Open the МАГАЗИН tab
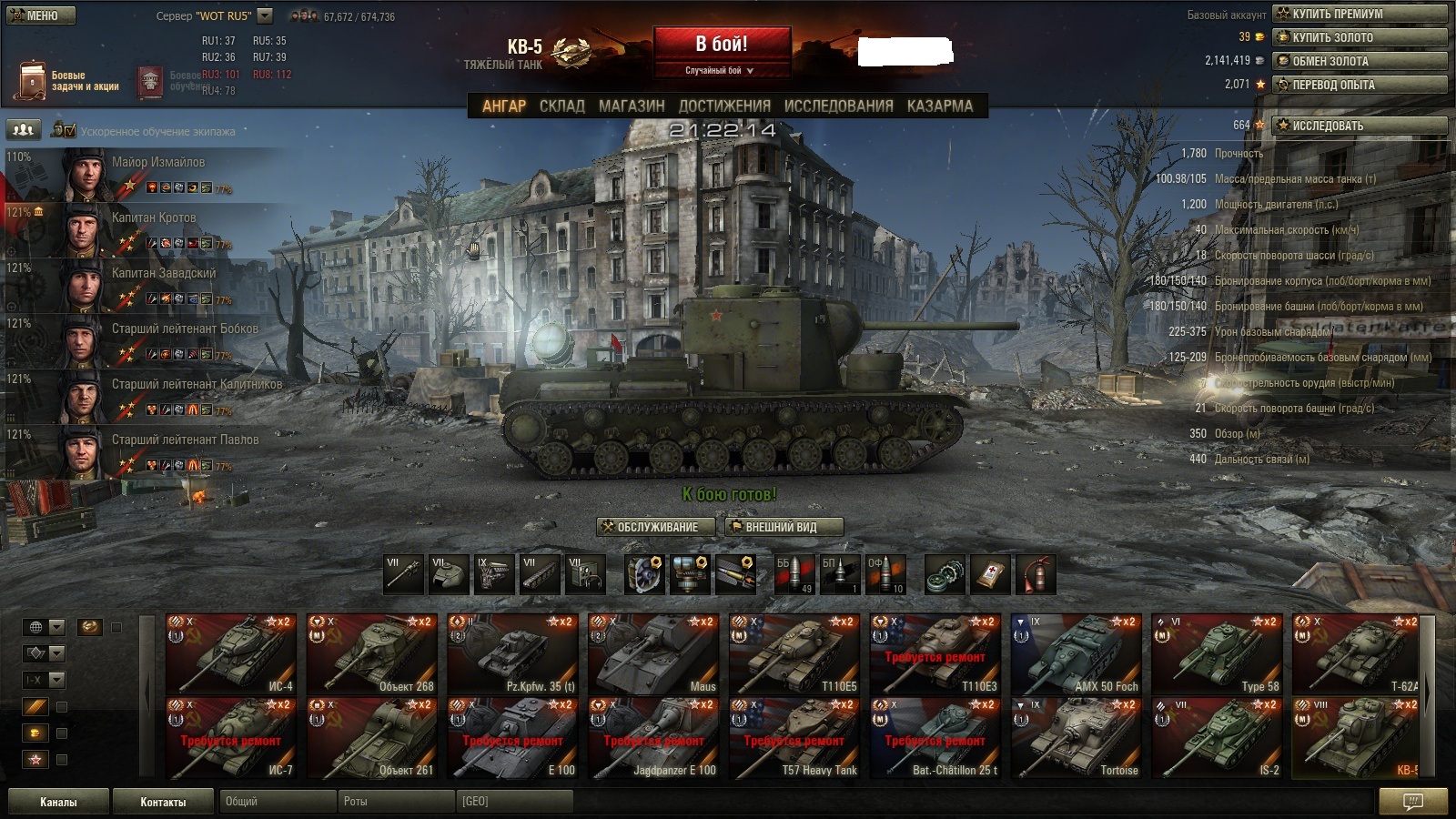 (x=632, y=106)
